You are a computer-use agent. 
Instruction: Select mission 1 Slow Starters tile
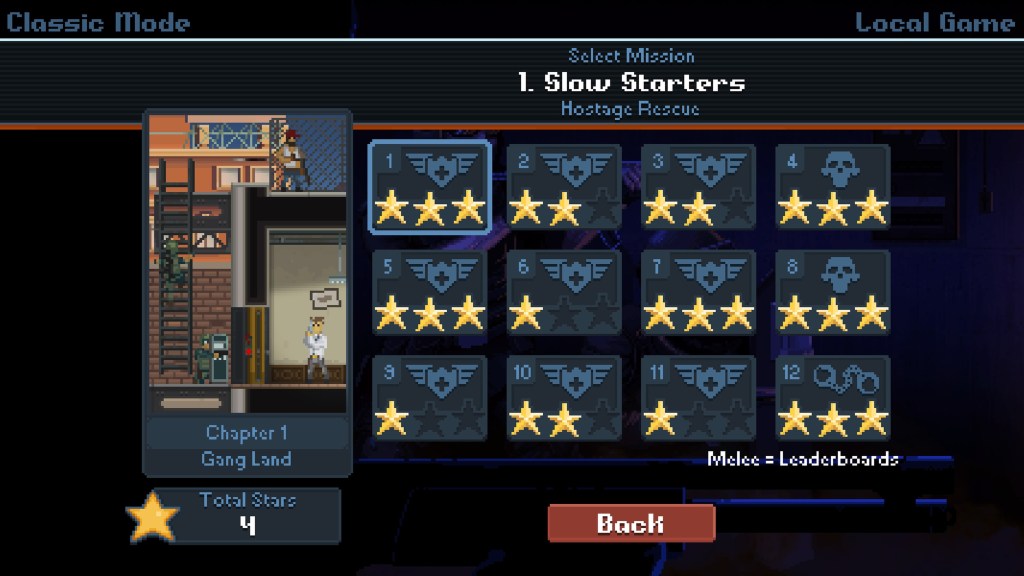pyautogui.click(x=430, y=187)
